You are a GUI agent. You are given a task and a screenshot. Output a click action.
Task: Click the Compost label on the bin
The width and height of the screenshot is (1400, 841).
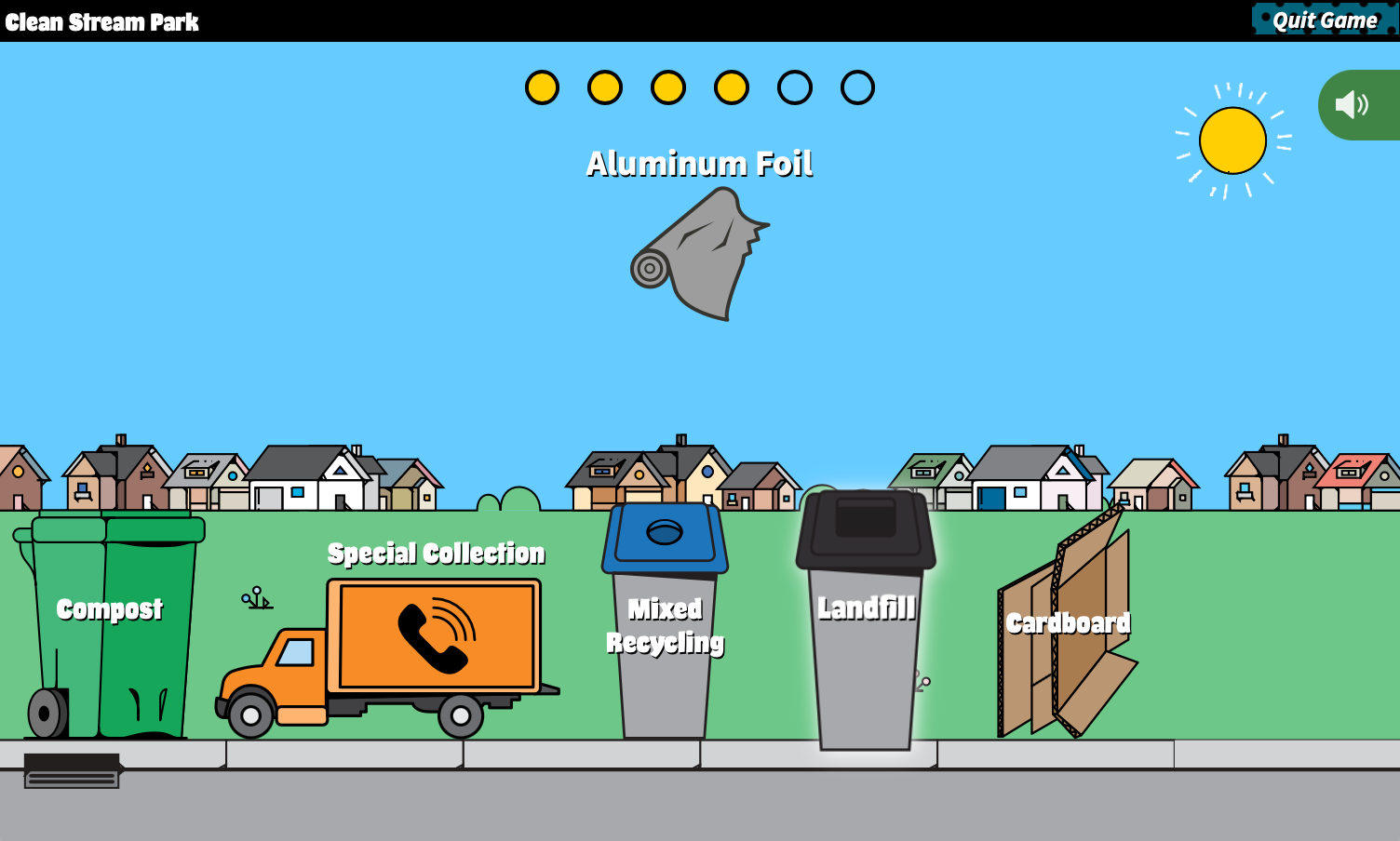(109, 611)
